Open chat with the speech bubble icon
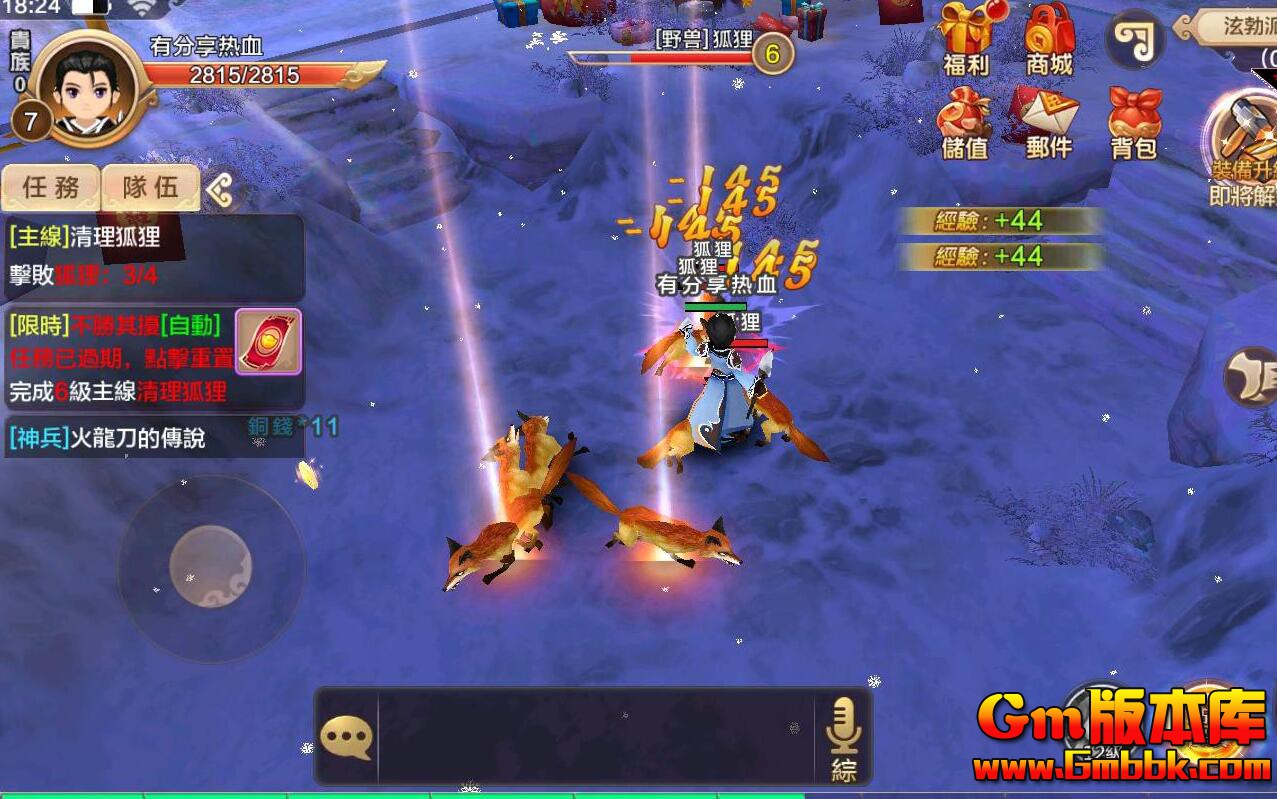The image size is (1277, 799). point(346,738)
